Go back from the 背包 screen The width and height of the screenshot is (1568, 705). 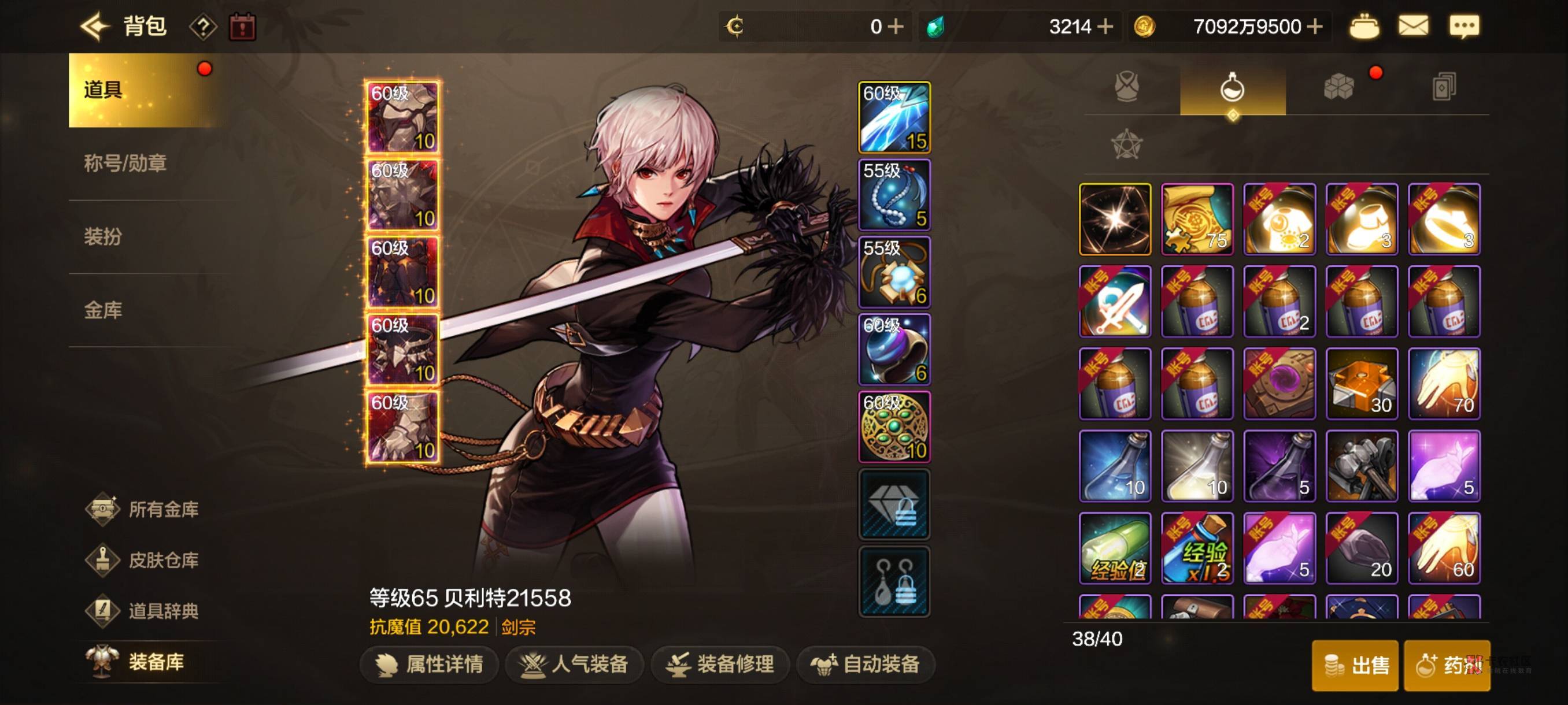click(x=94, y=27)
